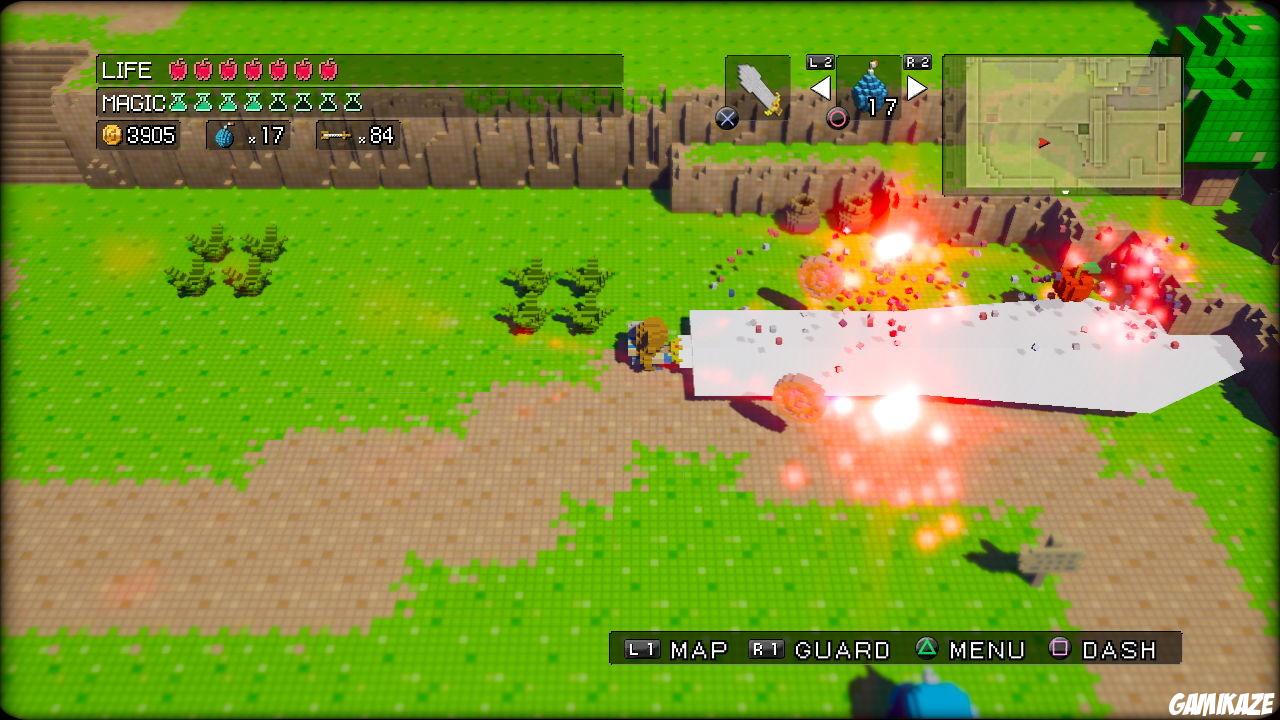This screenshot has height=720, width=1280.
Task: Click the first red apple on the LIFE bar
Action: coord(178,70)
